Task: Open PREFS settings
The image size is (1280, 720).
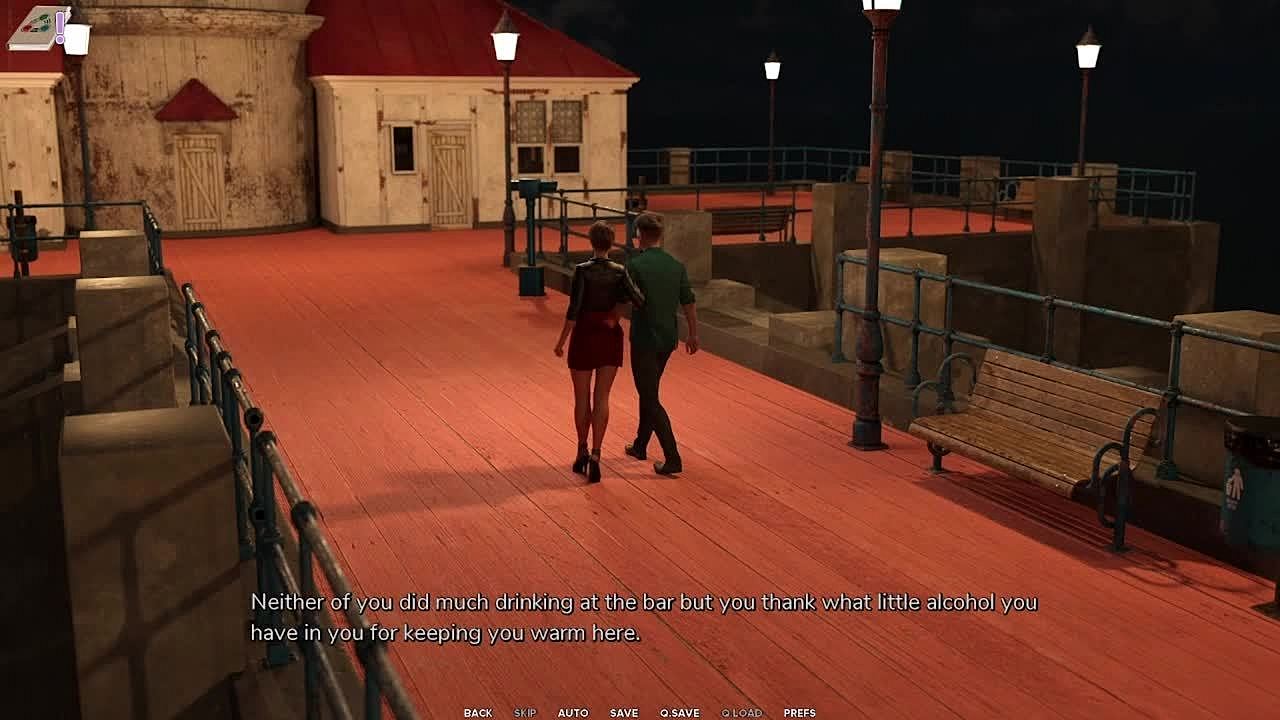Action: [799, 713]
